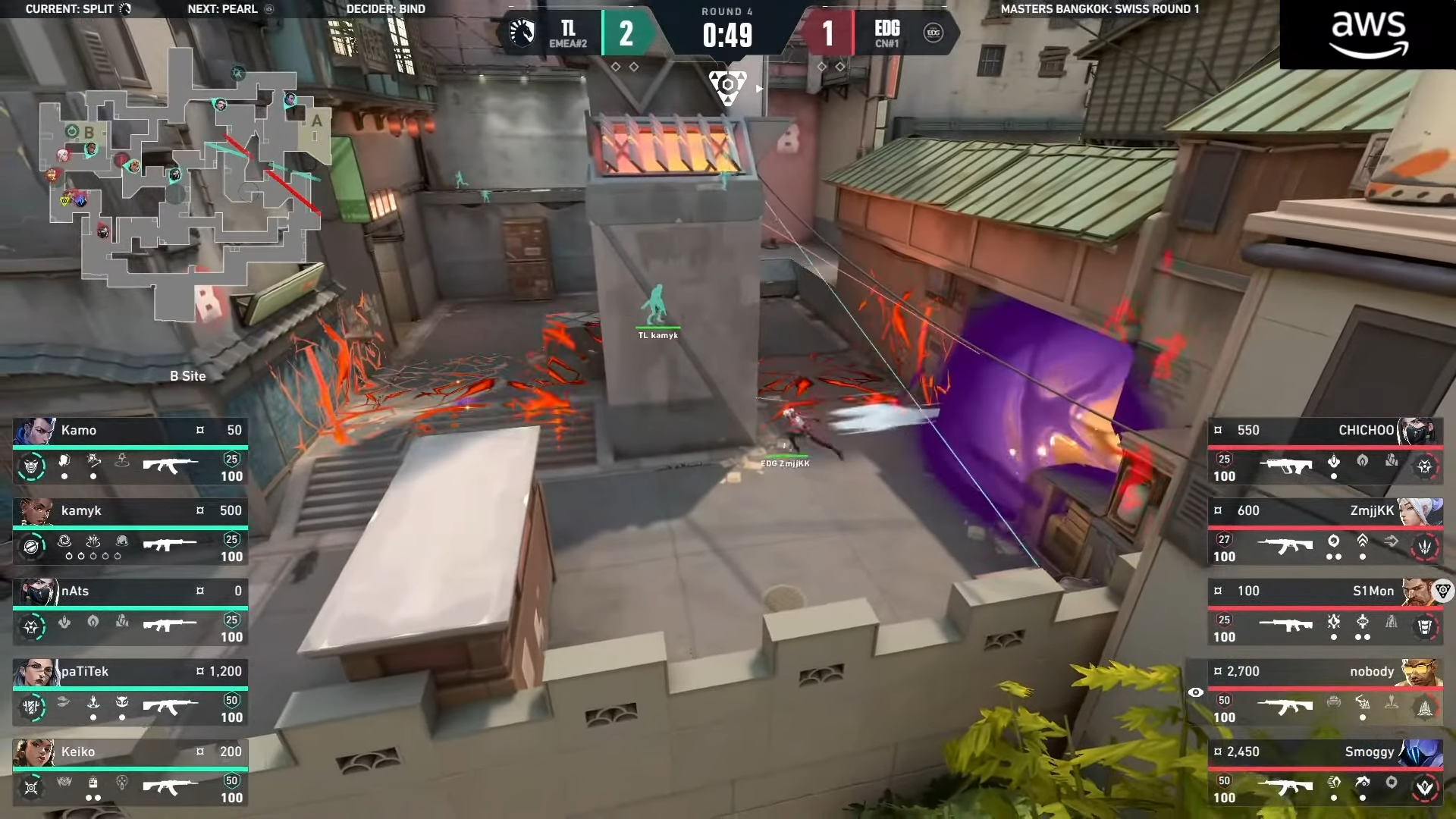Pick Keiko's player card

tap(130, 773)
